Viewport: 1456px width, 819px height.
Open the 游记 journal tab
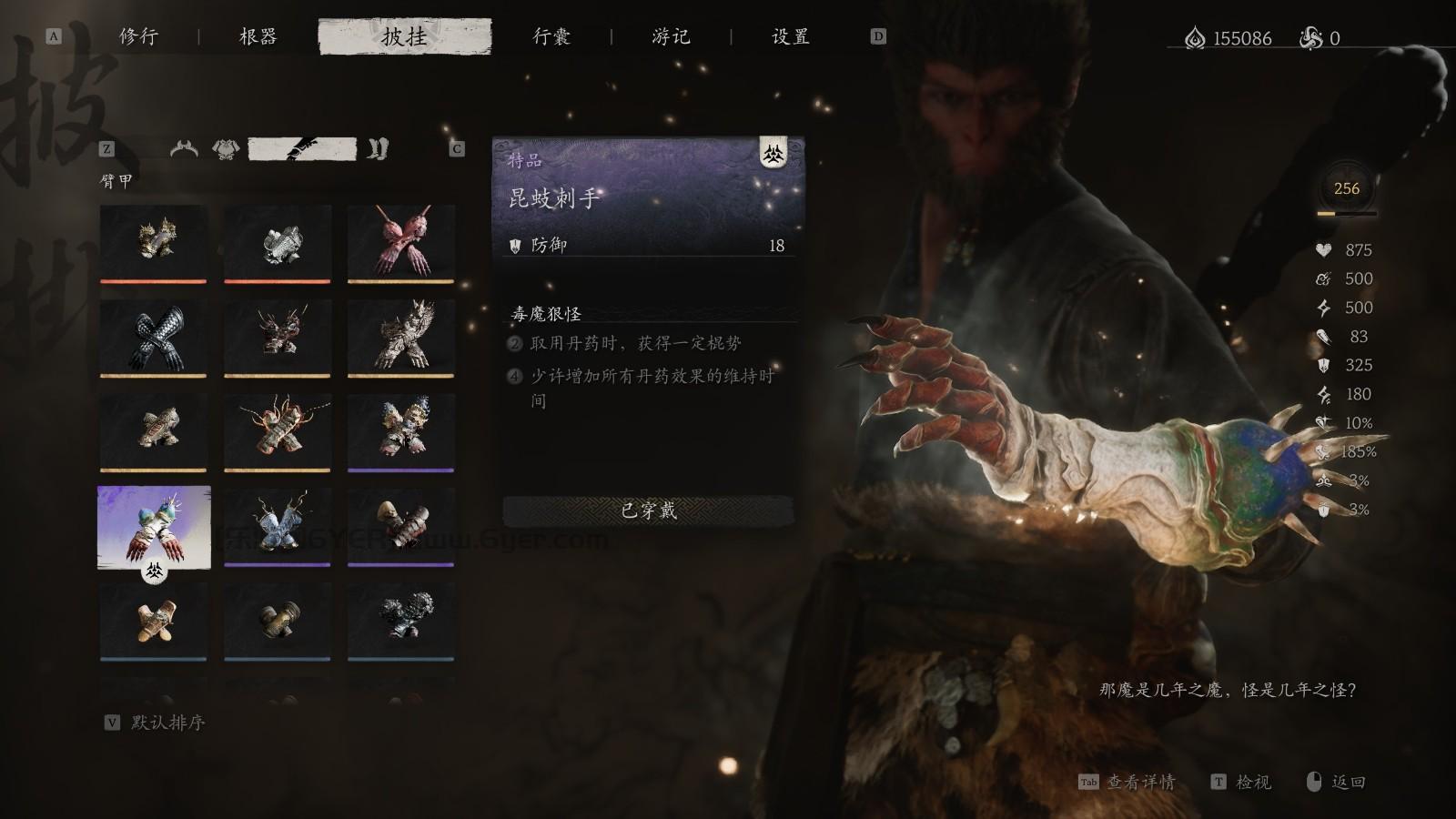click(x=668, y=37)
